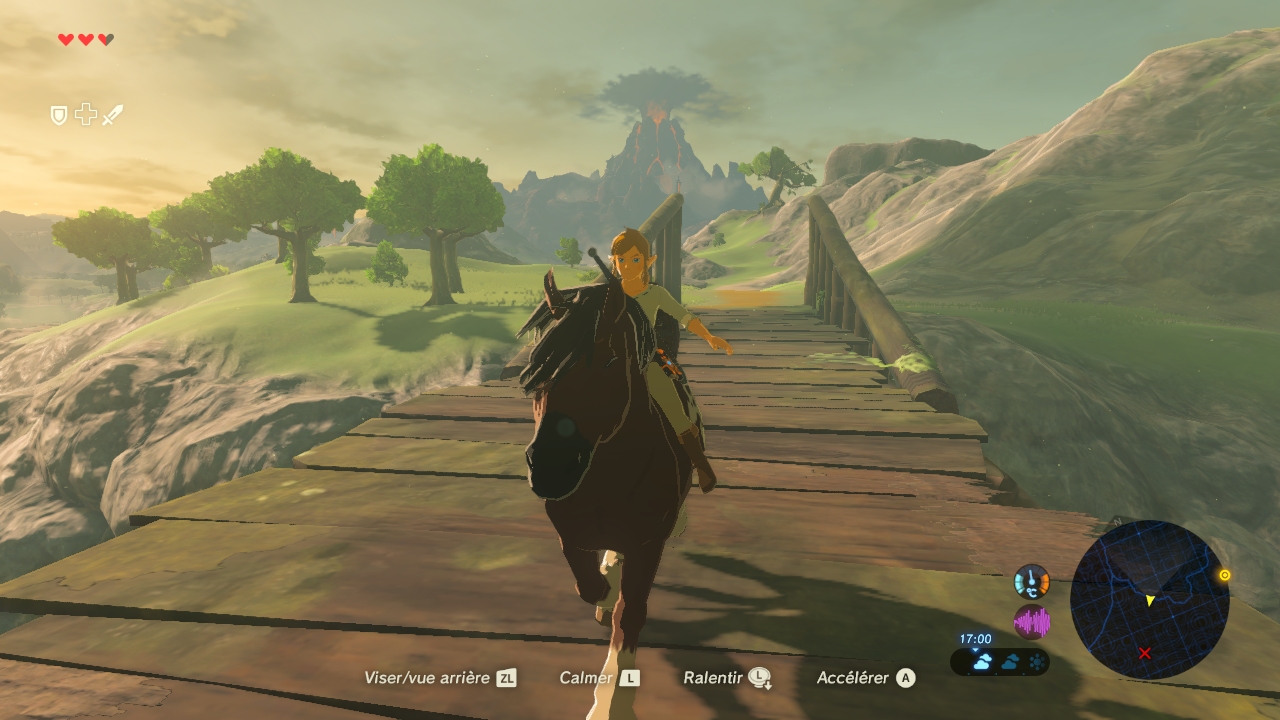The height and width of the screenshot is (720, 1280).
Task: Click the sword weapon shortcut icon
Action: point(112,116)
